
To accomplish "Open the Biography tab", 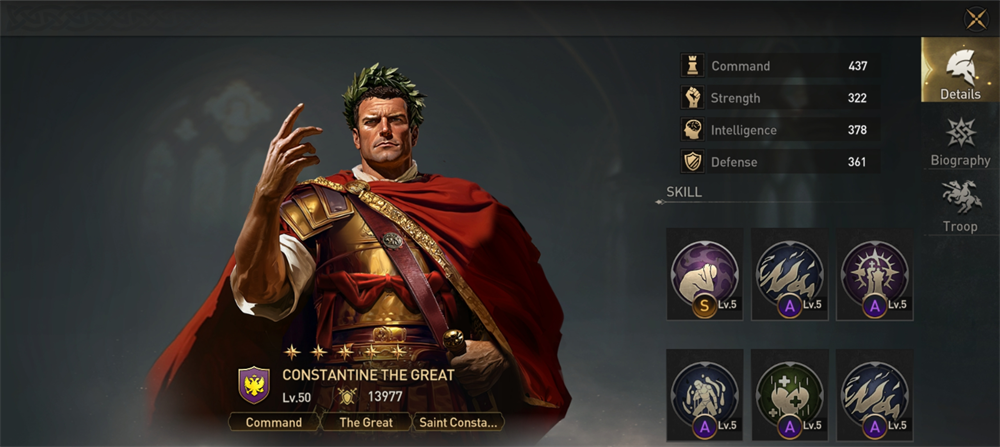I will [x=960, y=141].
